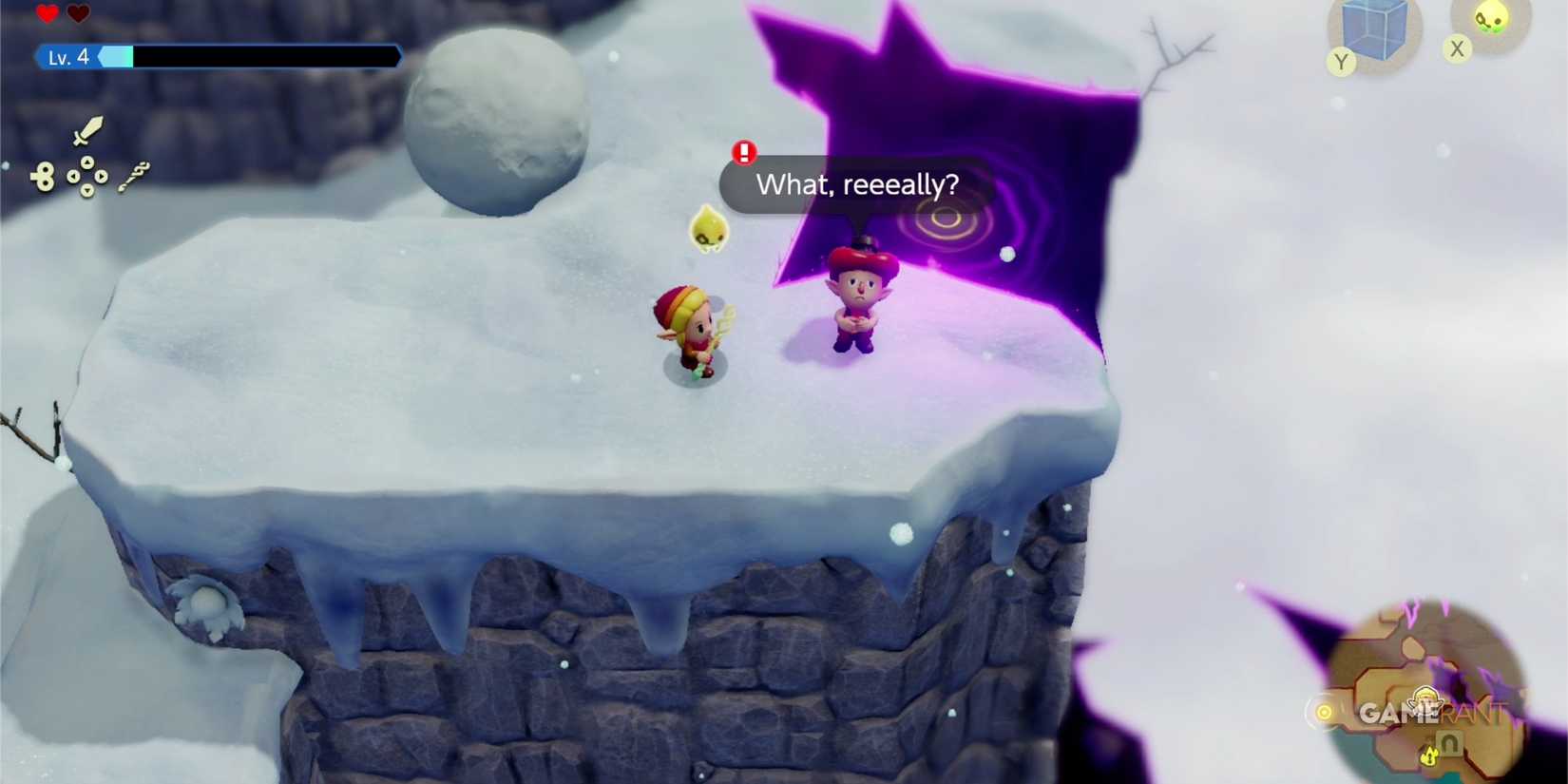Image resolution: width=1568 pixels, height=784 pixels.
Task: Click the D-pad icon in the left HUD
Action: coord(86,176)
